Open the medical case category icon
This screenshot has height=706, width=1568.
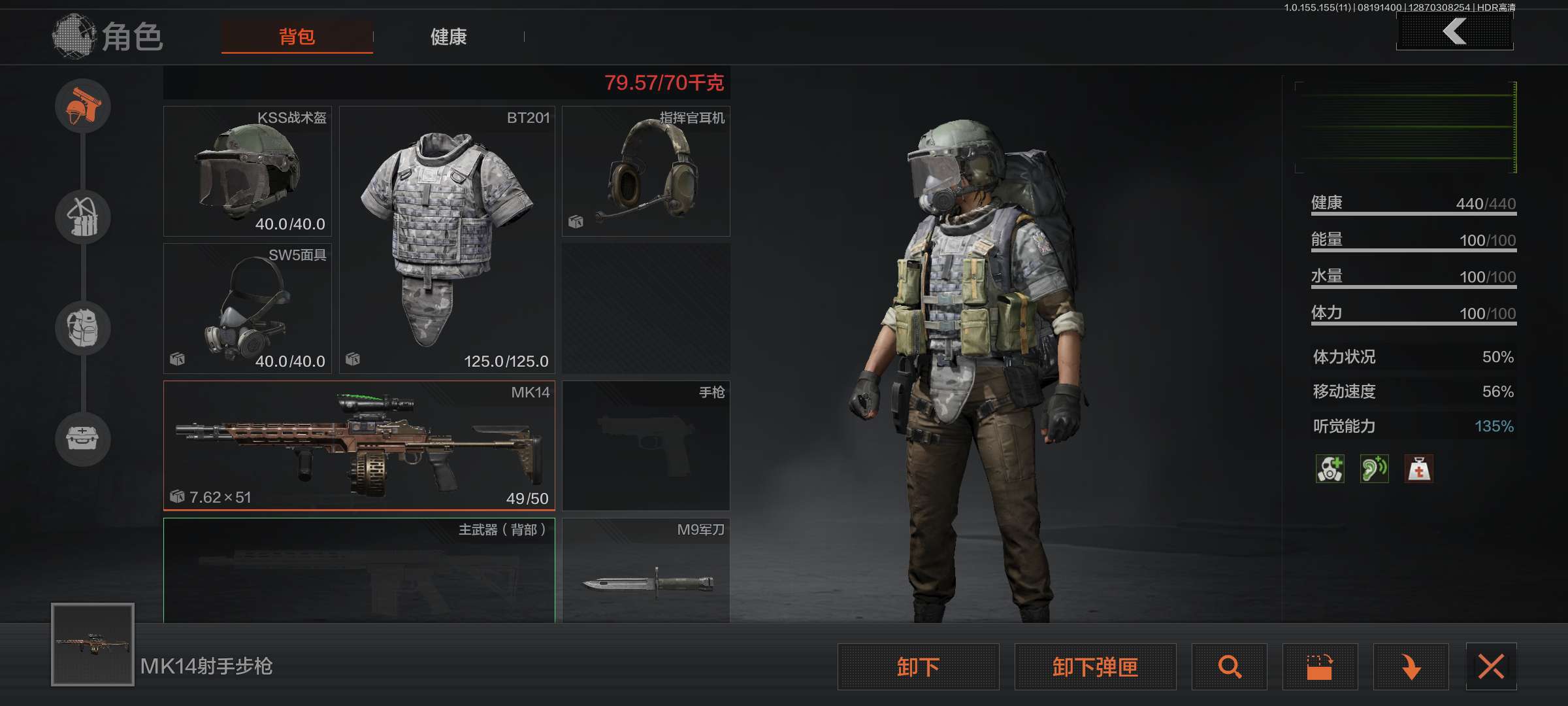point(83,438)
